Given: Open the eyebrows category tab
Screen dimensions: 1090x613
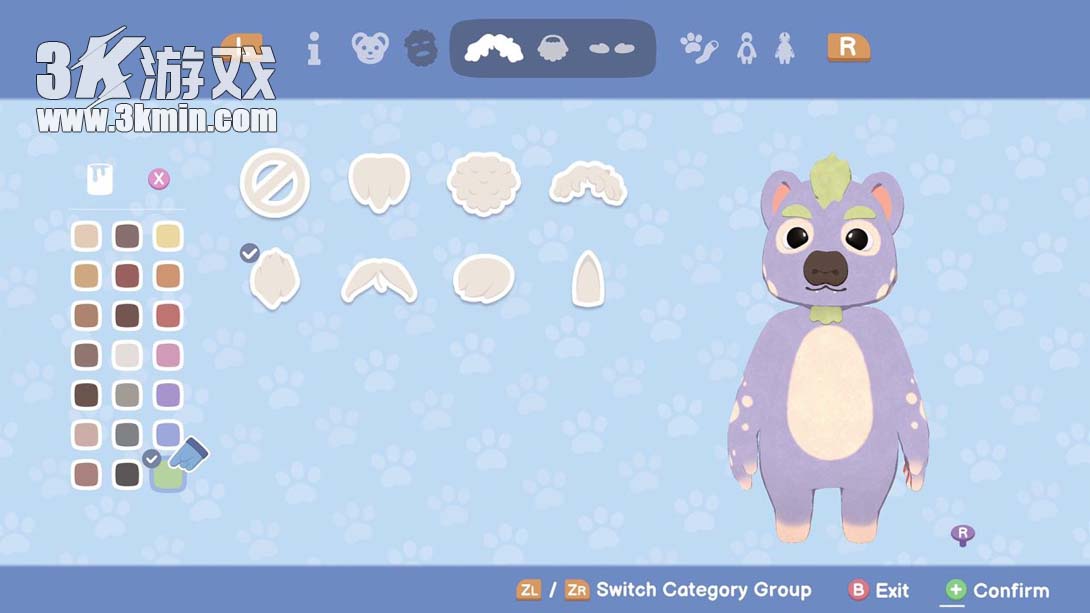Looking at the screenshot, I should pyautogui.click(x=611, y=48).
